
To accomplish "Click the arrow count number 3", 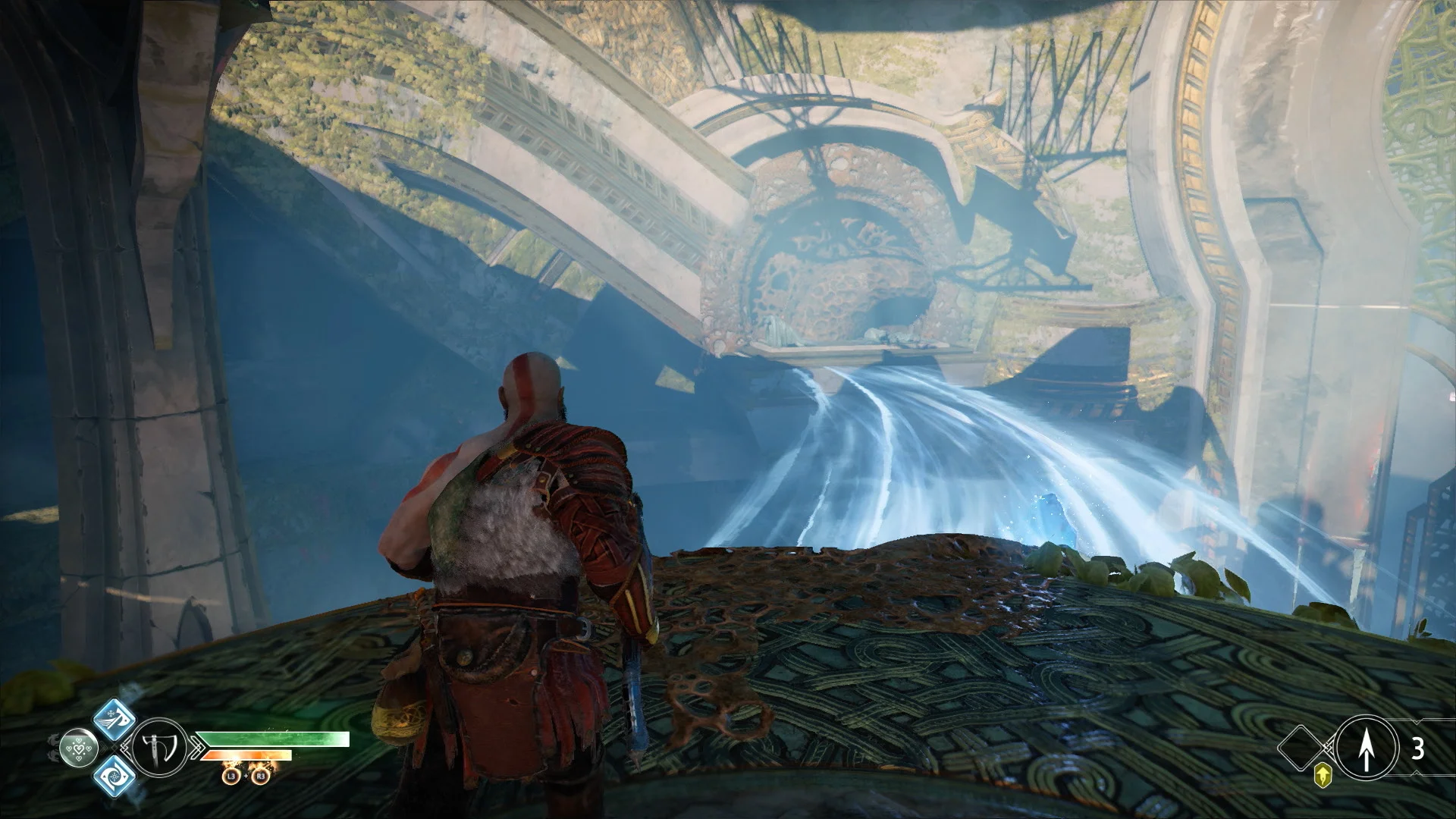I will (x=1418, y=748).
